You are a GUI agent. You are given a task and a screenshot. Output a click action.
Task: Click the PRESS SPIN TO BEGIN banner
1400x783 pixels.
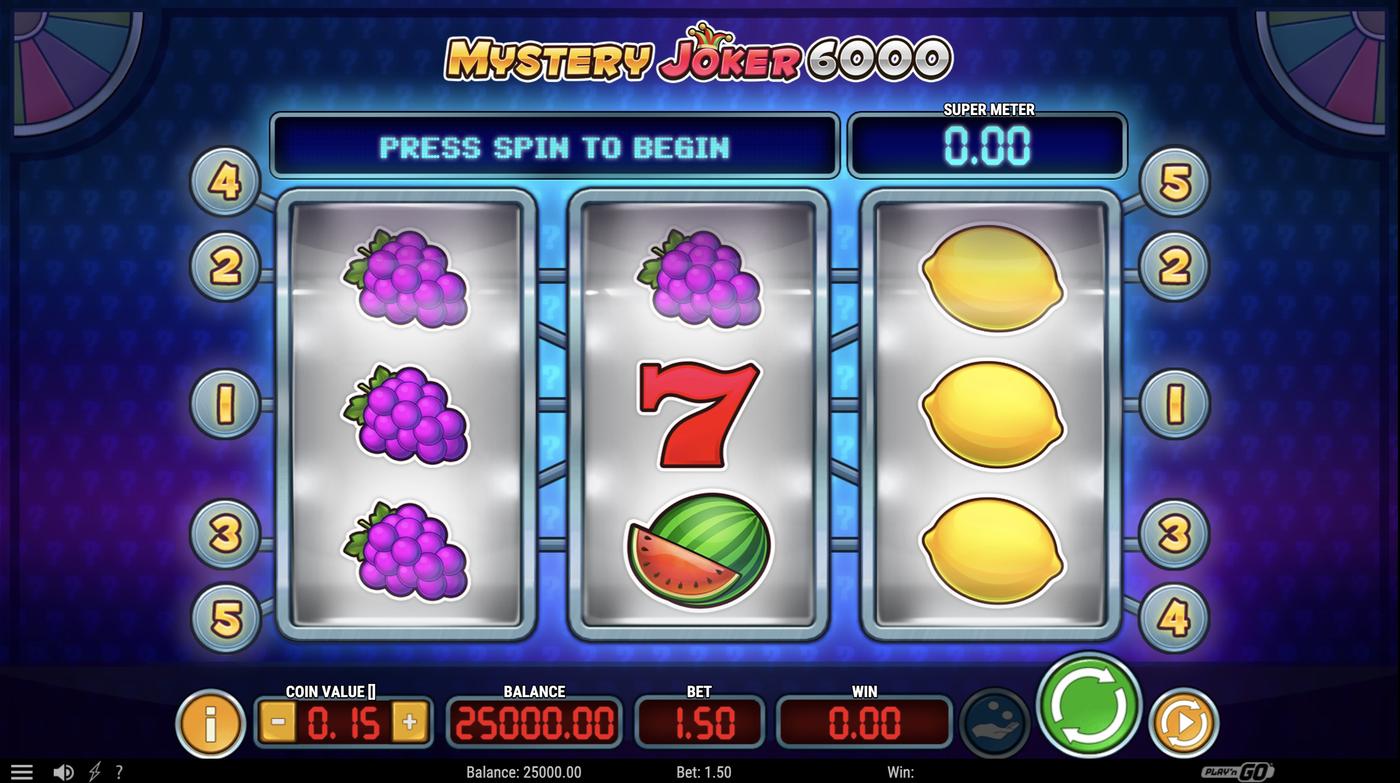(x=555, y=145)
